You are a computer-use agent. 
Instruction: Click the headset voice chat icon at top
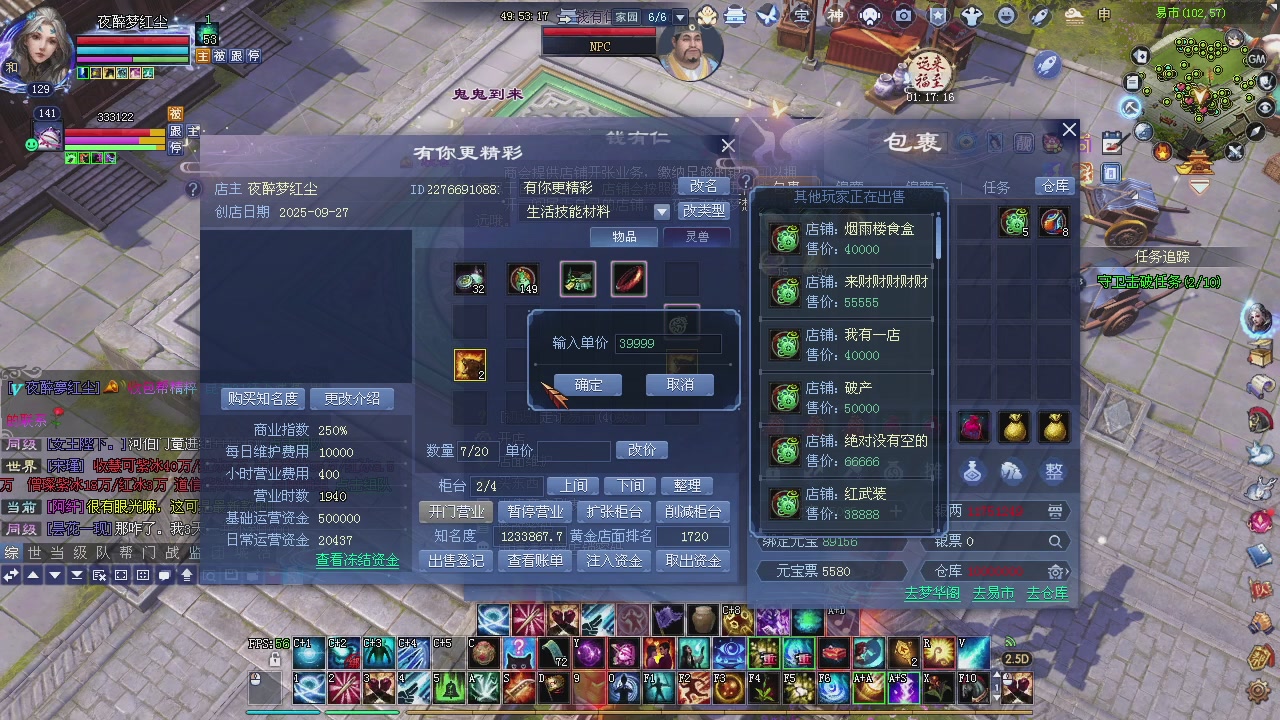coord(868,14)
